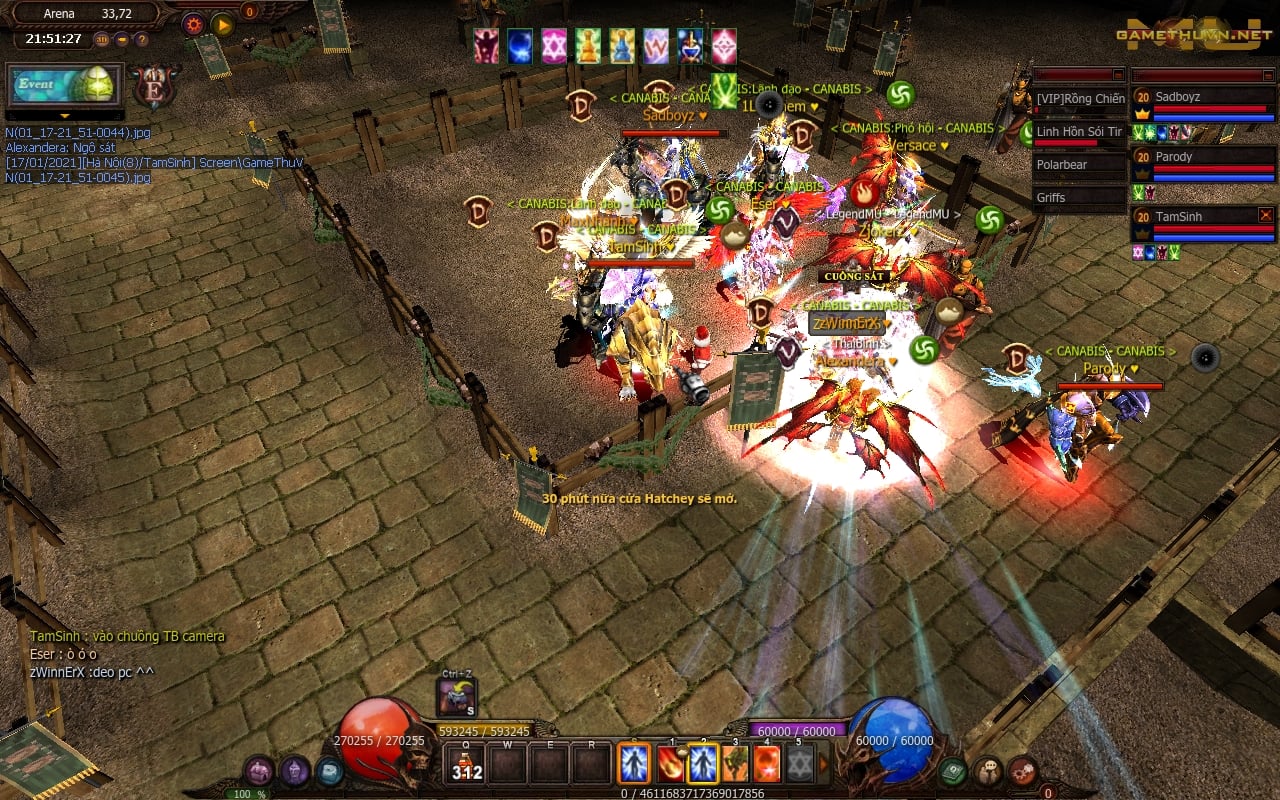Screen dimensions: 1280x800
Task: Activate the hexagram skill in slot 5
Action: (799, 764)
